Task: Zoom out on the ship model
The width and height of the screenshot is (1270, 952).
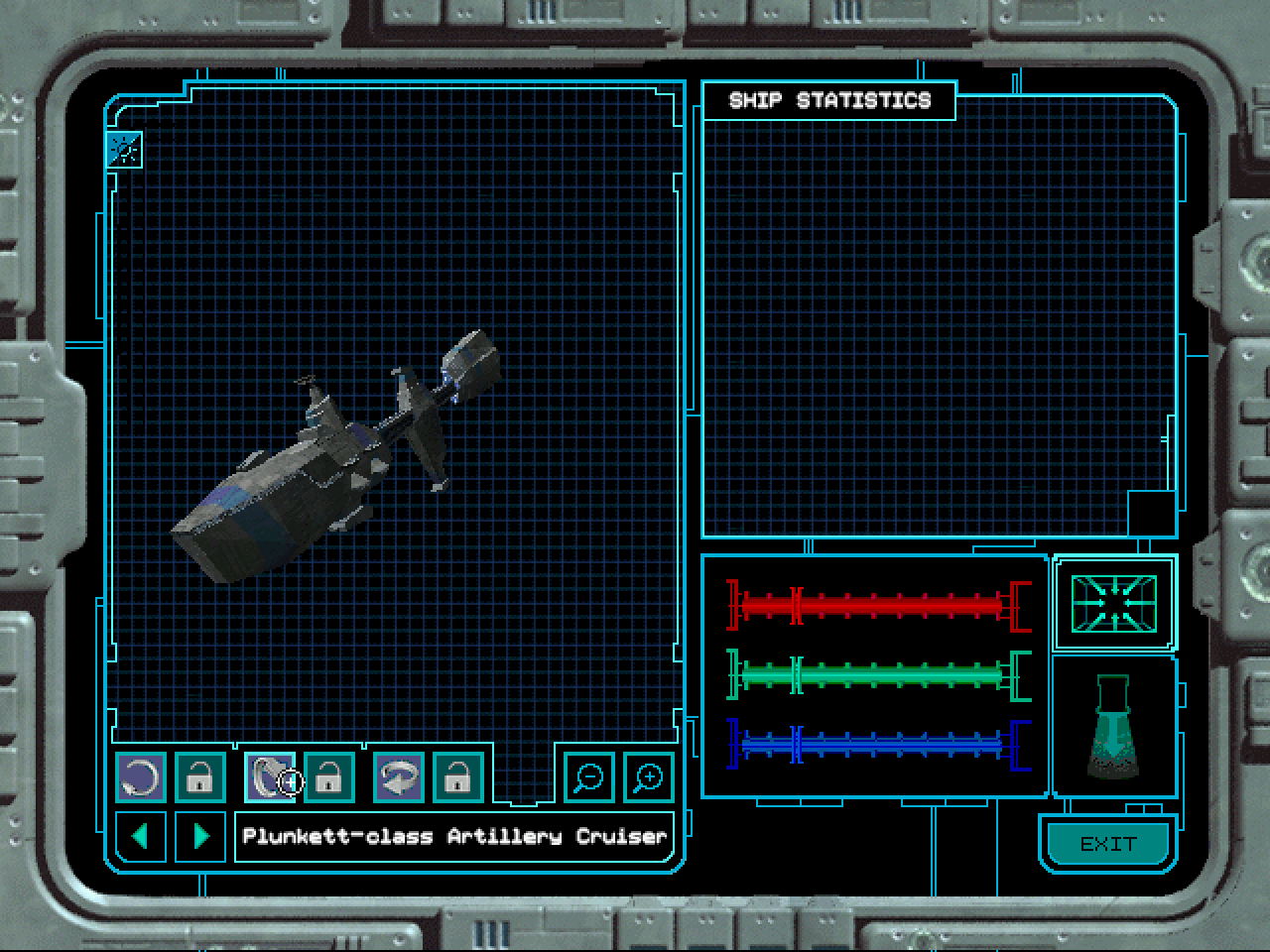Action: [x=589, y=777]
